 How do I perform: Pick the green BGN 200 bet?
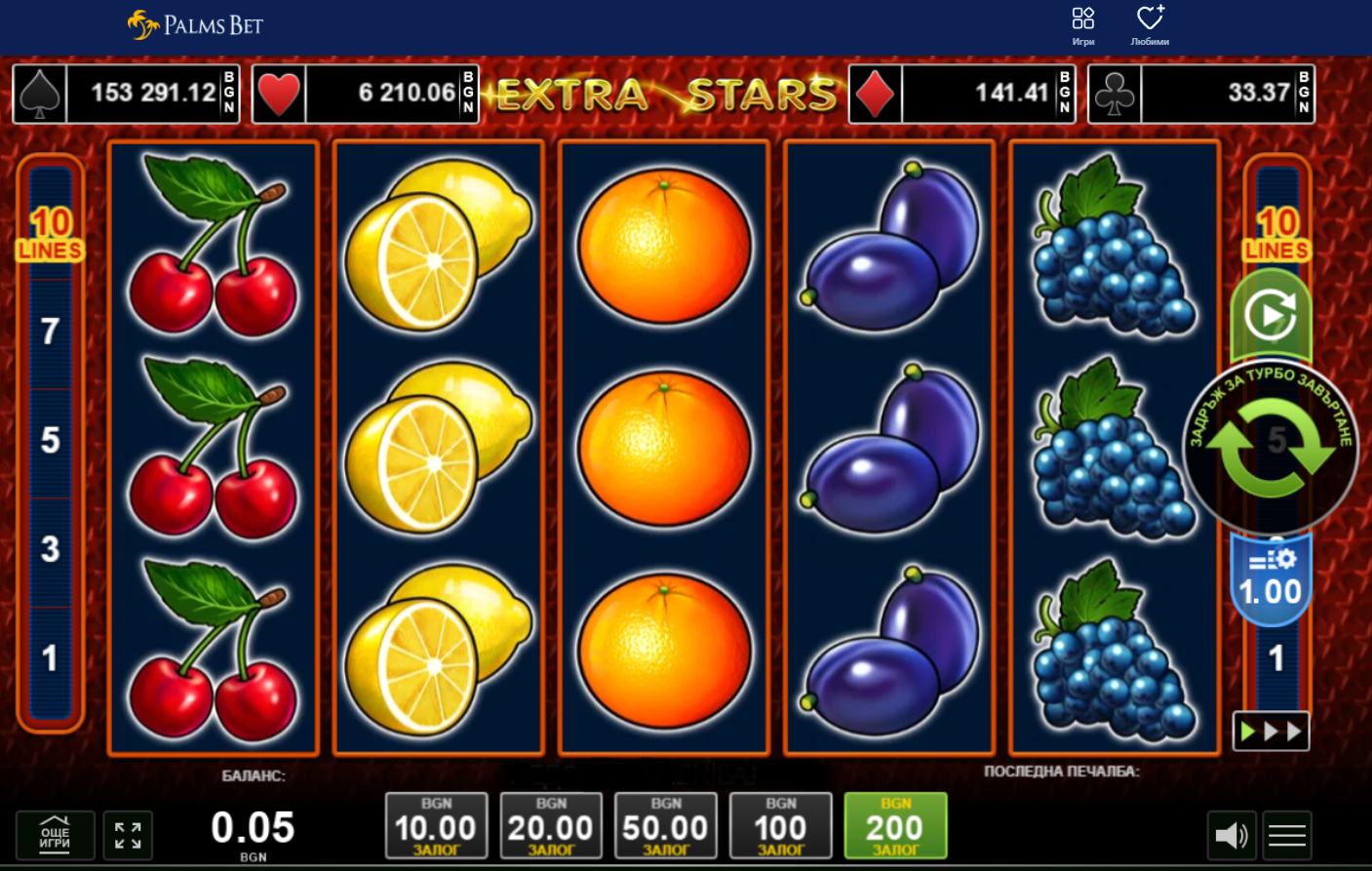[x=895, y=826]
